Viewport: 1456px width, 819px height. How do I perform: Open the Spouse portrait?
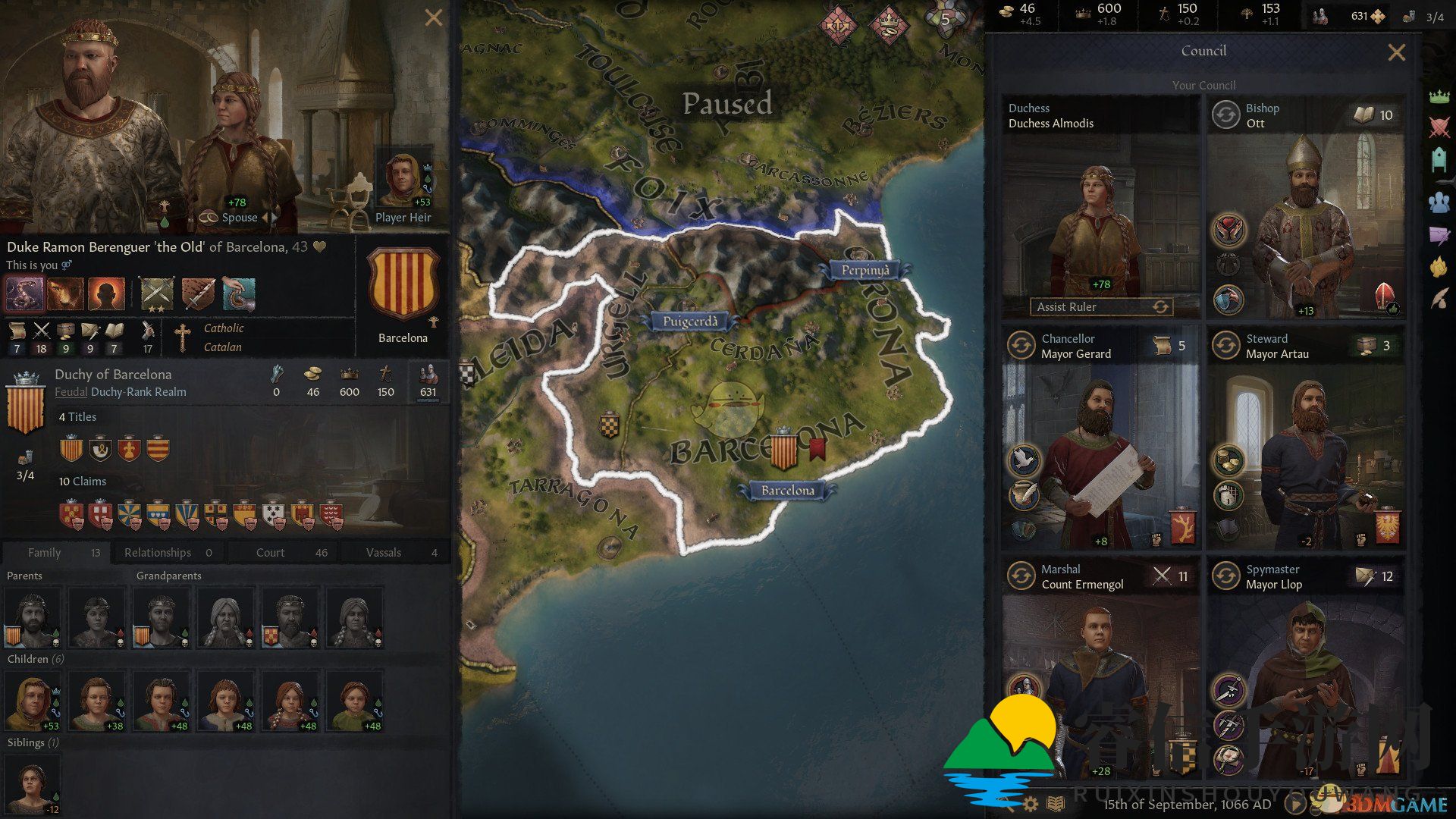click(x=237, y=152)
